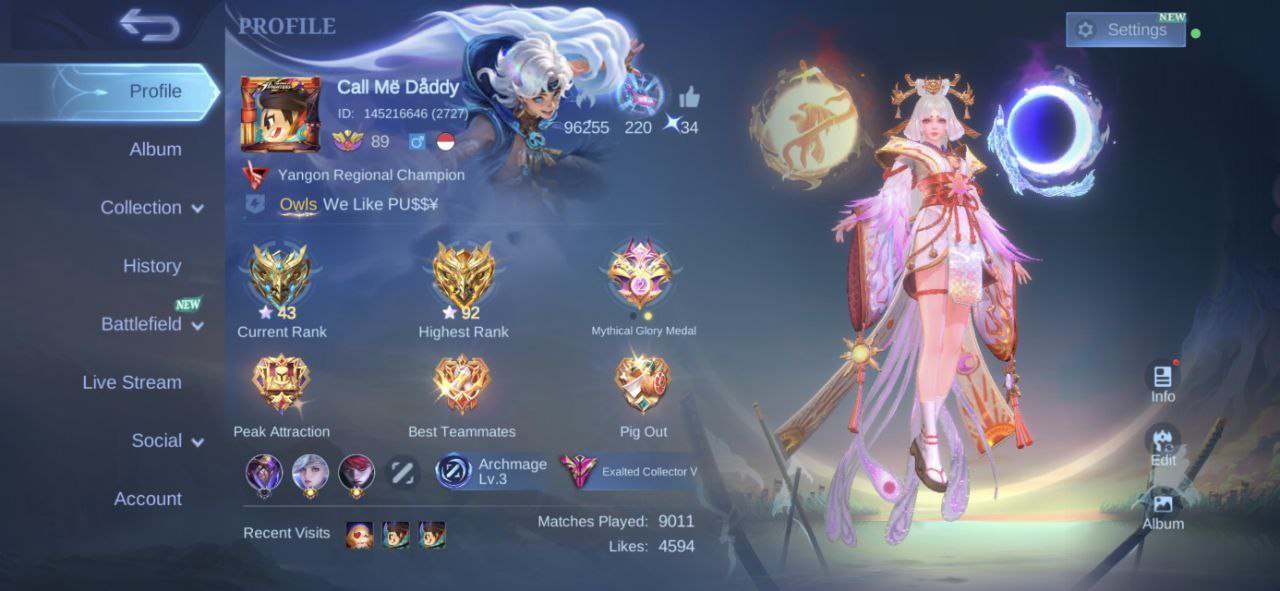
Task: Expand the Collection menu
Action: pyautogui.click(x=152, y=208)
